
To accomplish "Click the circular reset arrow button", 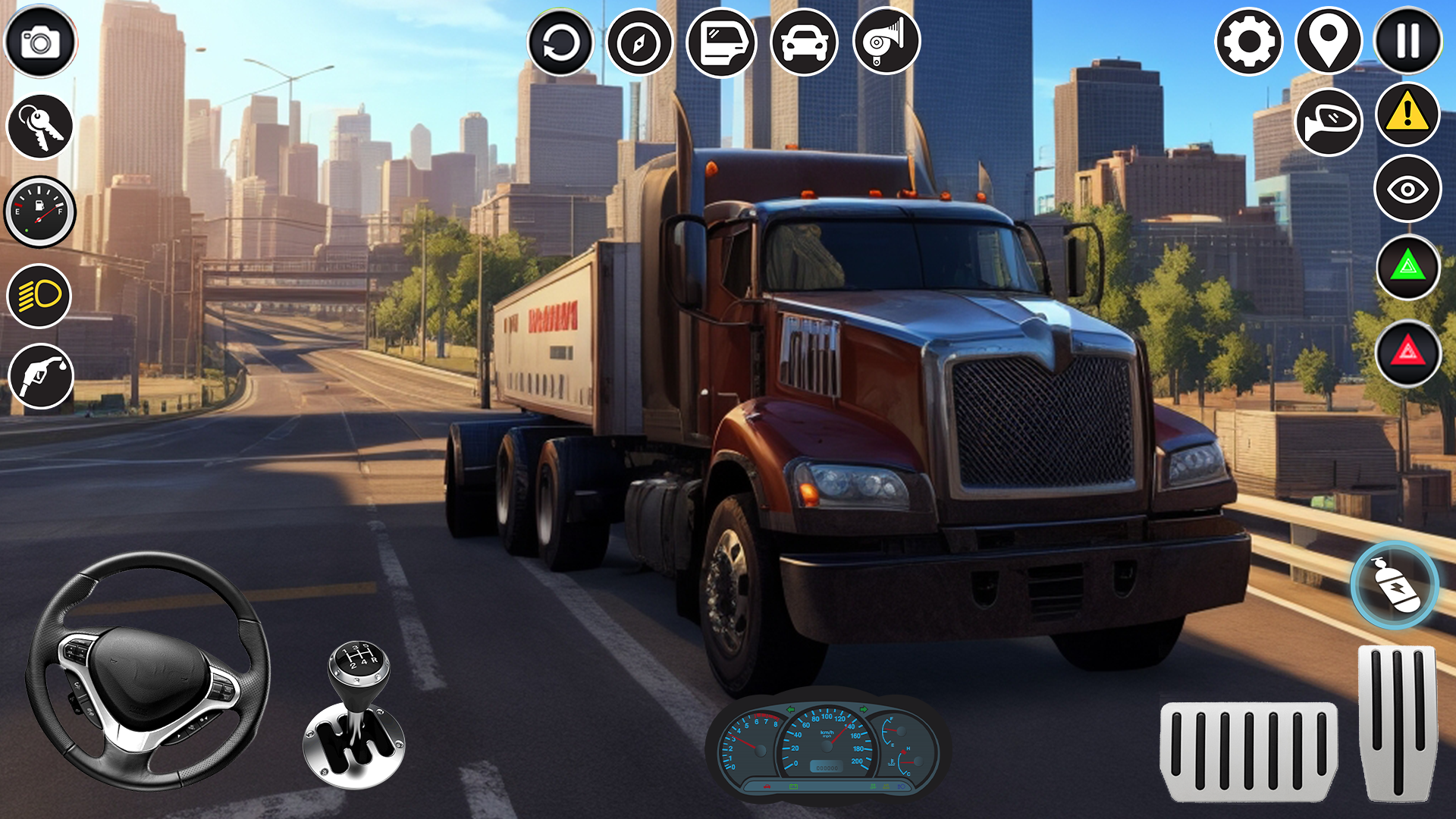I will [560, 42].
